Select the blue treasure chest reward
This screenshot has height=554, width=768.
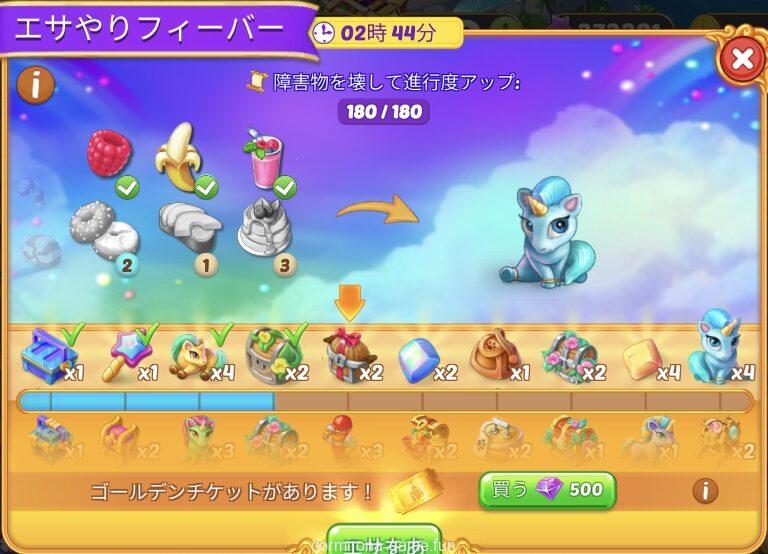48,355
